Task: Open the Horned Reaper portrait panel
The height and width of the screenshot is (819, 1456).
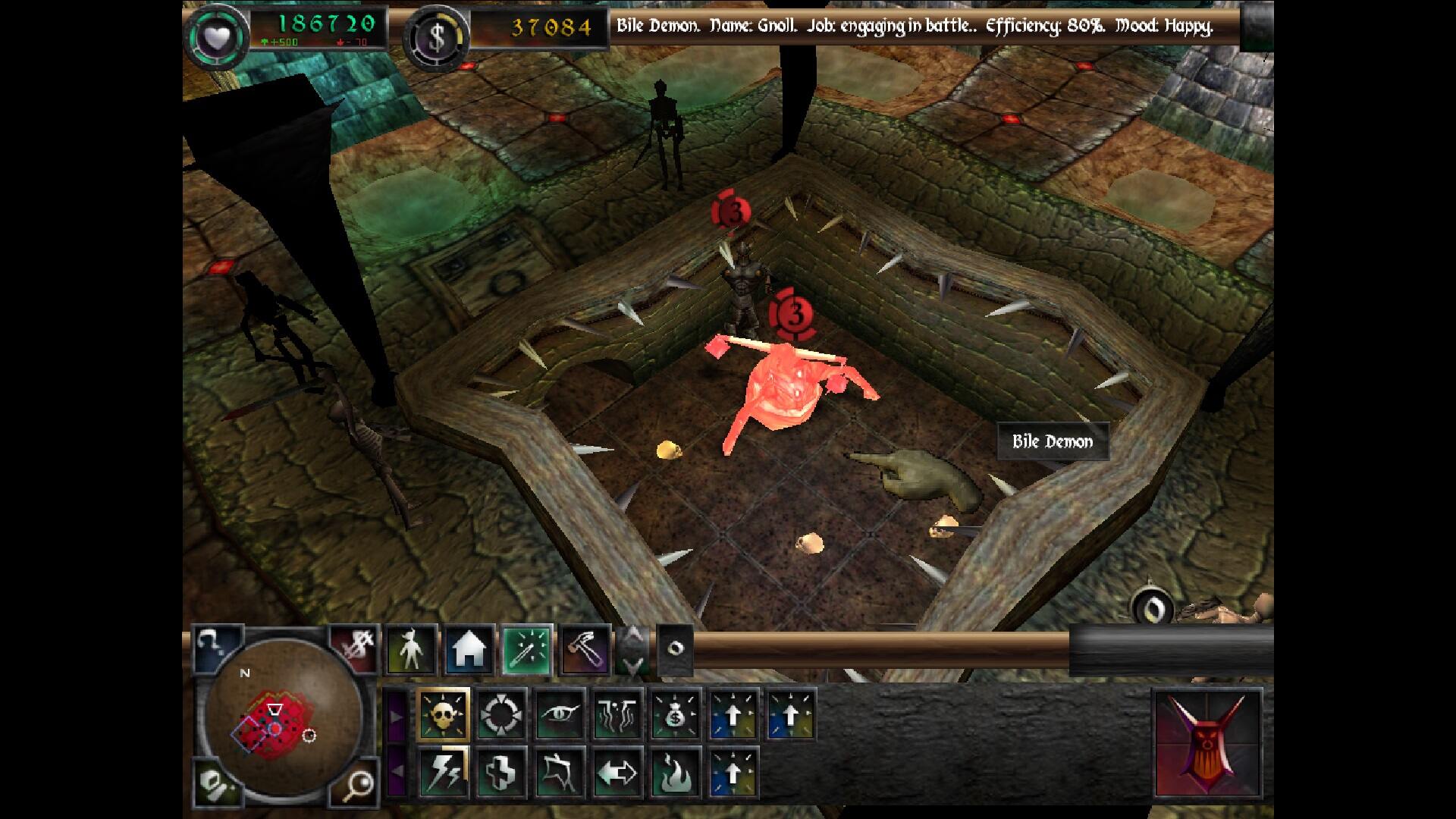Action: (x=1207, y=743)
